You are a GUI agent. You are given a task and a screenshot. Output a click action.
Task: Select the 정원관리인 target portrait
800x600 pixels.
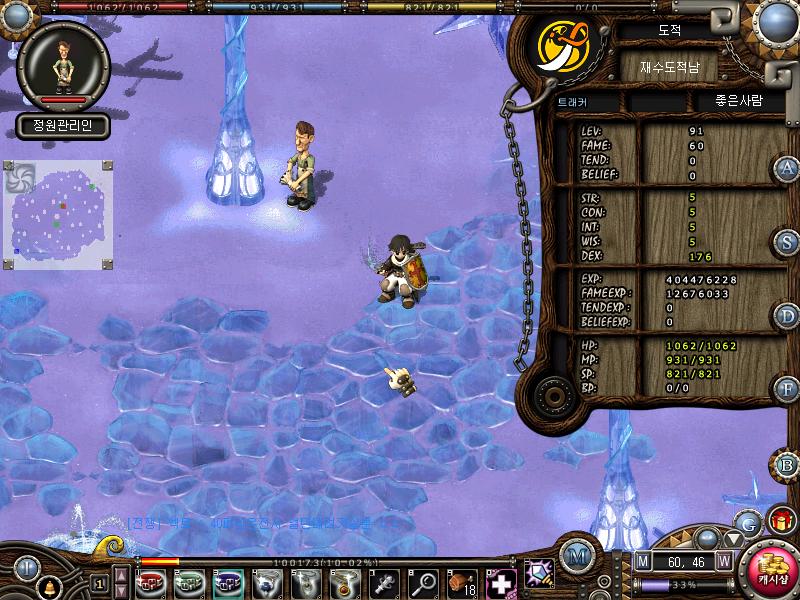(63, 66)
